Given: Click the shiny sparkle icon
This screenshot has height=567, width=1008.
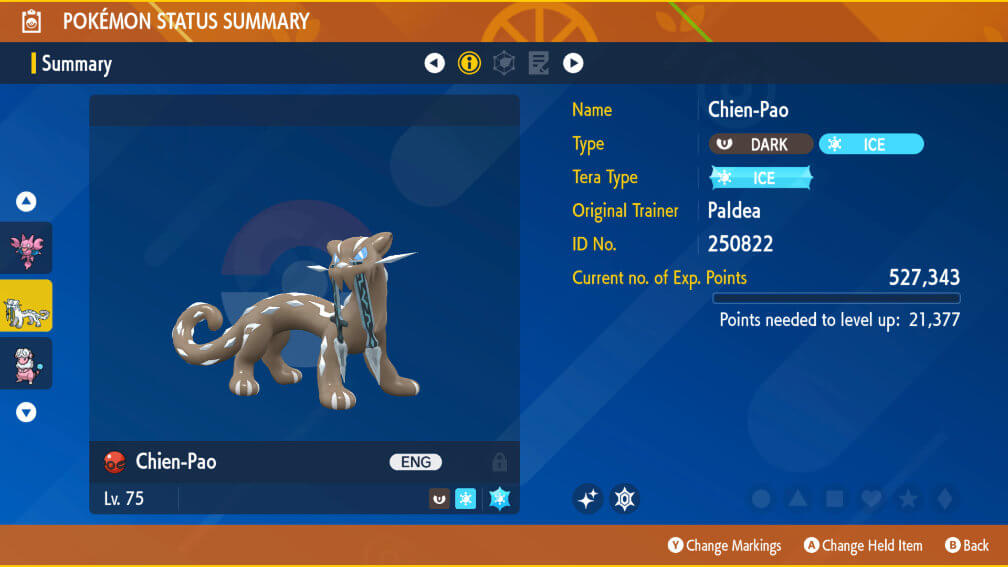Looking at the screenshot, I should click(588, 498).
